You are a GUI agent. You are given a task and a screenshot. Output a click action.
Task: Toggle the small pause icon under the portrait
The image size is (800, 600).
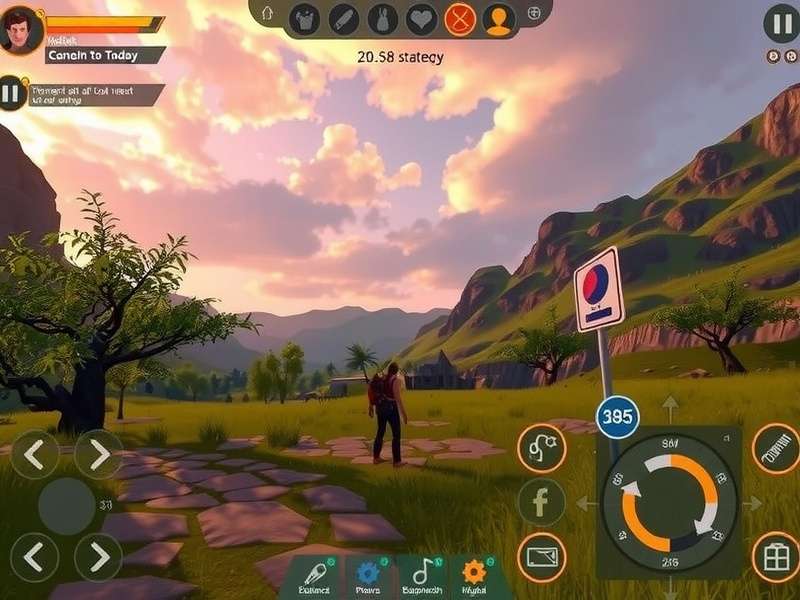11,94
